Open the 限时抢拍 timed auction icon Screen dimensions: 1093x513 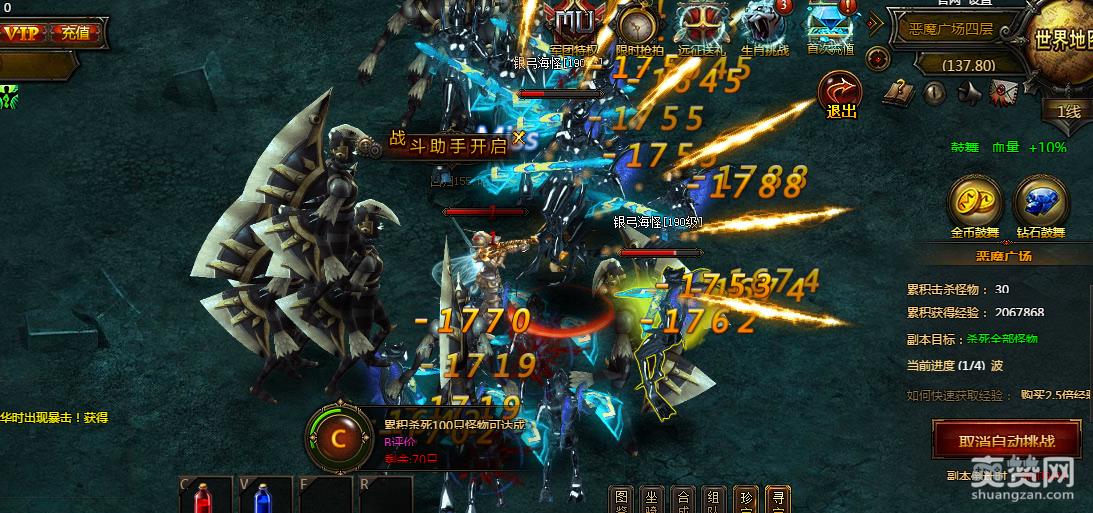click(x=637, y=27)
